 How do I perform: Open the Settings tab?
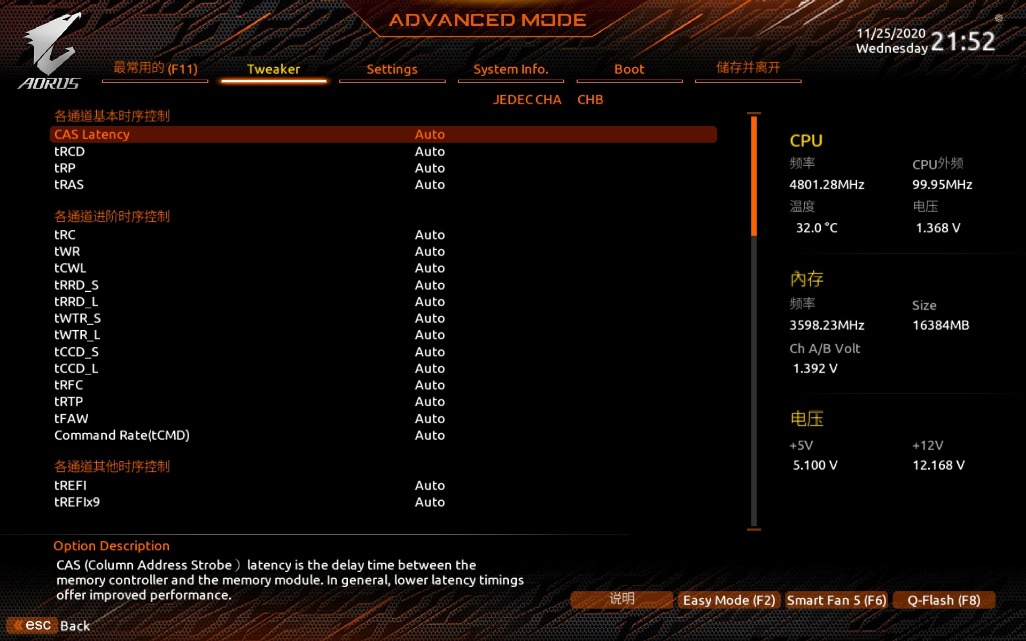391,69
